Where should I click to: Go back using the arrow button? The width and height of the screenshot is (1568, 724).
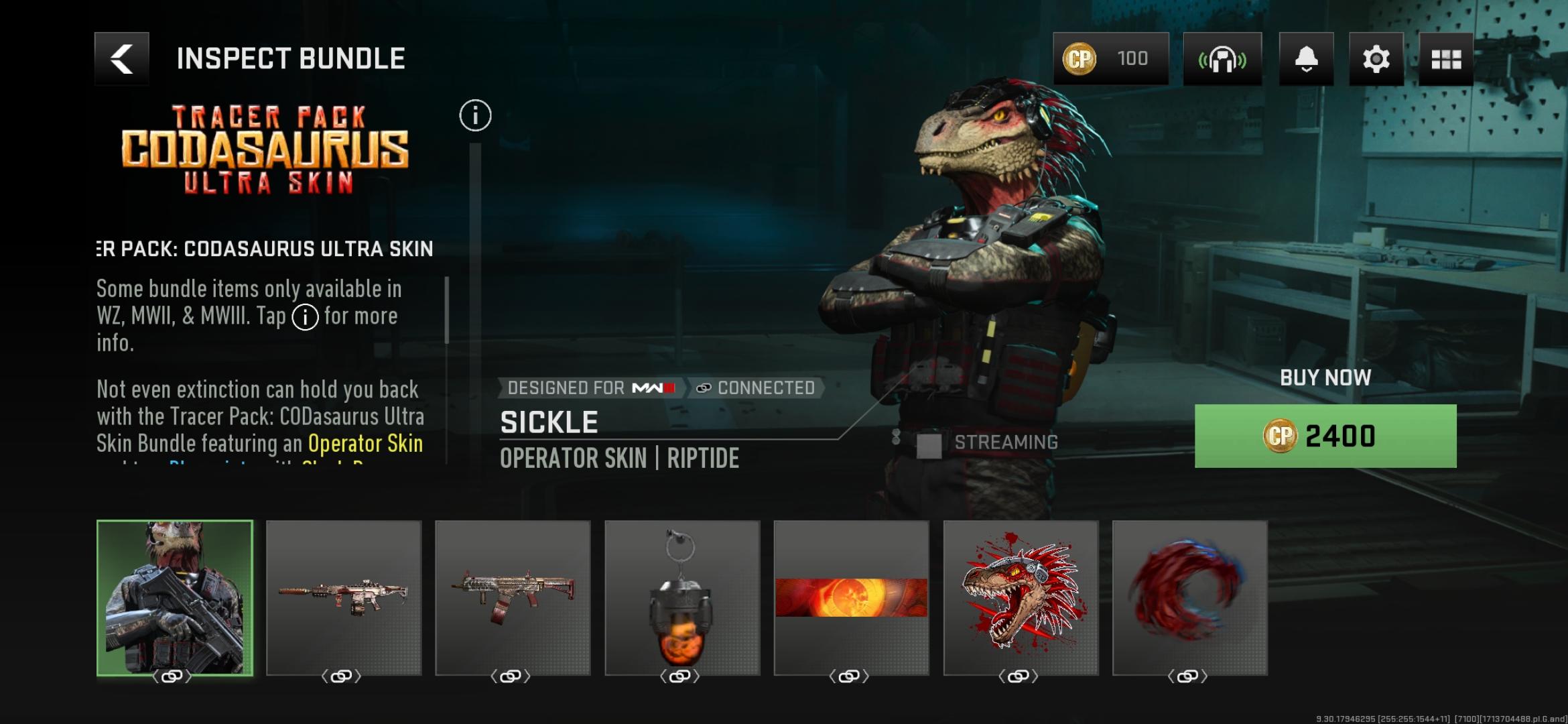click(121, 59)
